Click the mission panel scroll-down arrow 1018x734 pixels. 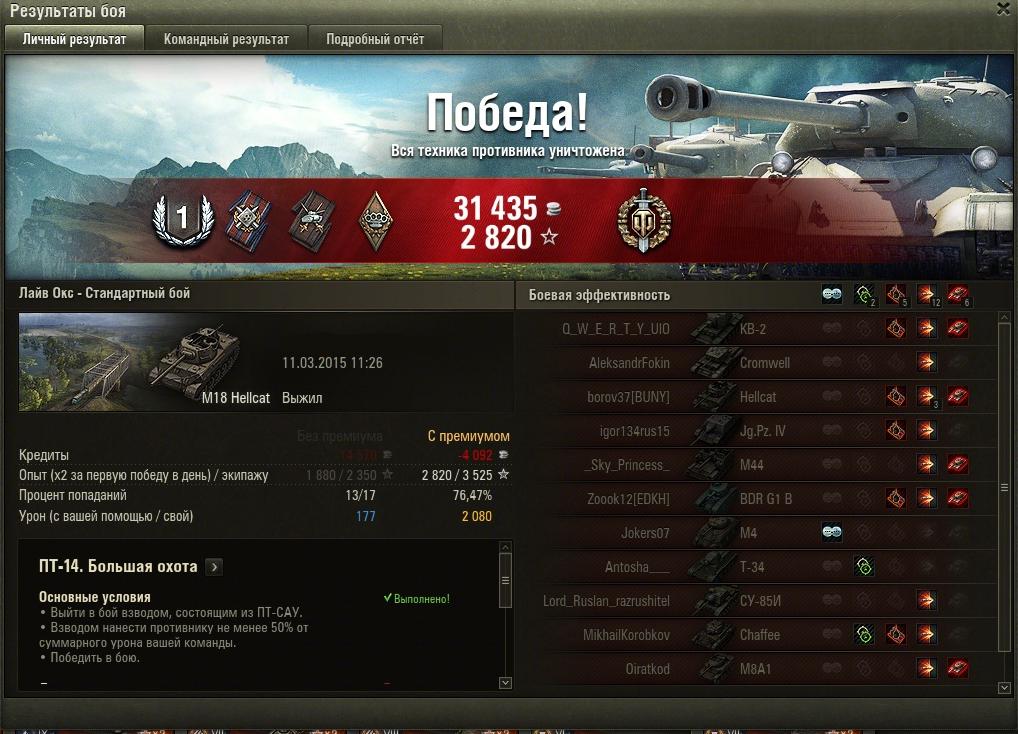504,683
